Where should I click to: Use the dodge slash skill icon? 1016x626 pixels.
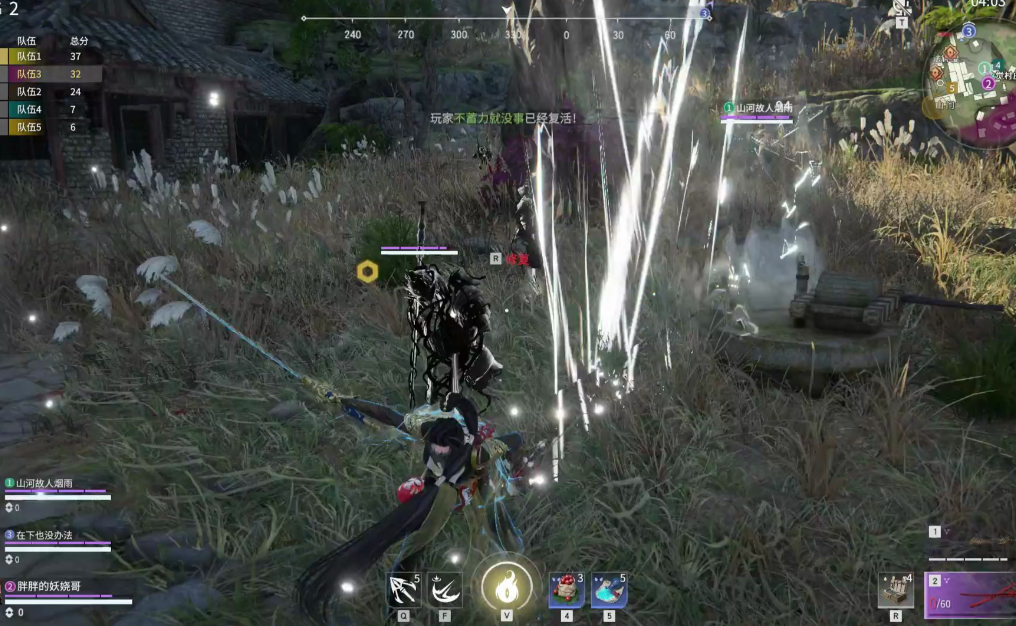coord(445,590)
